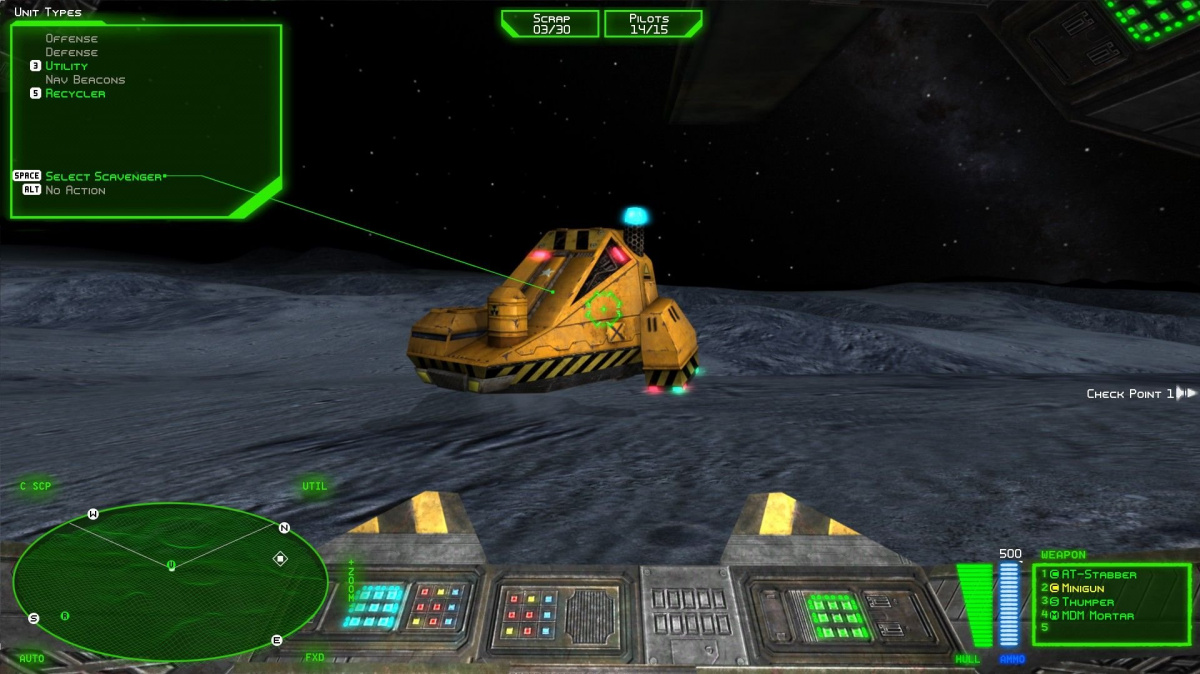Click the Select Scavenger command
Image resolution: width=1200 pixels, height=674 pixels.
[104, 177]
